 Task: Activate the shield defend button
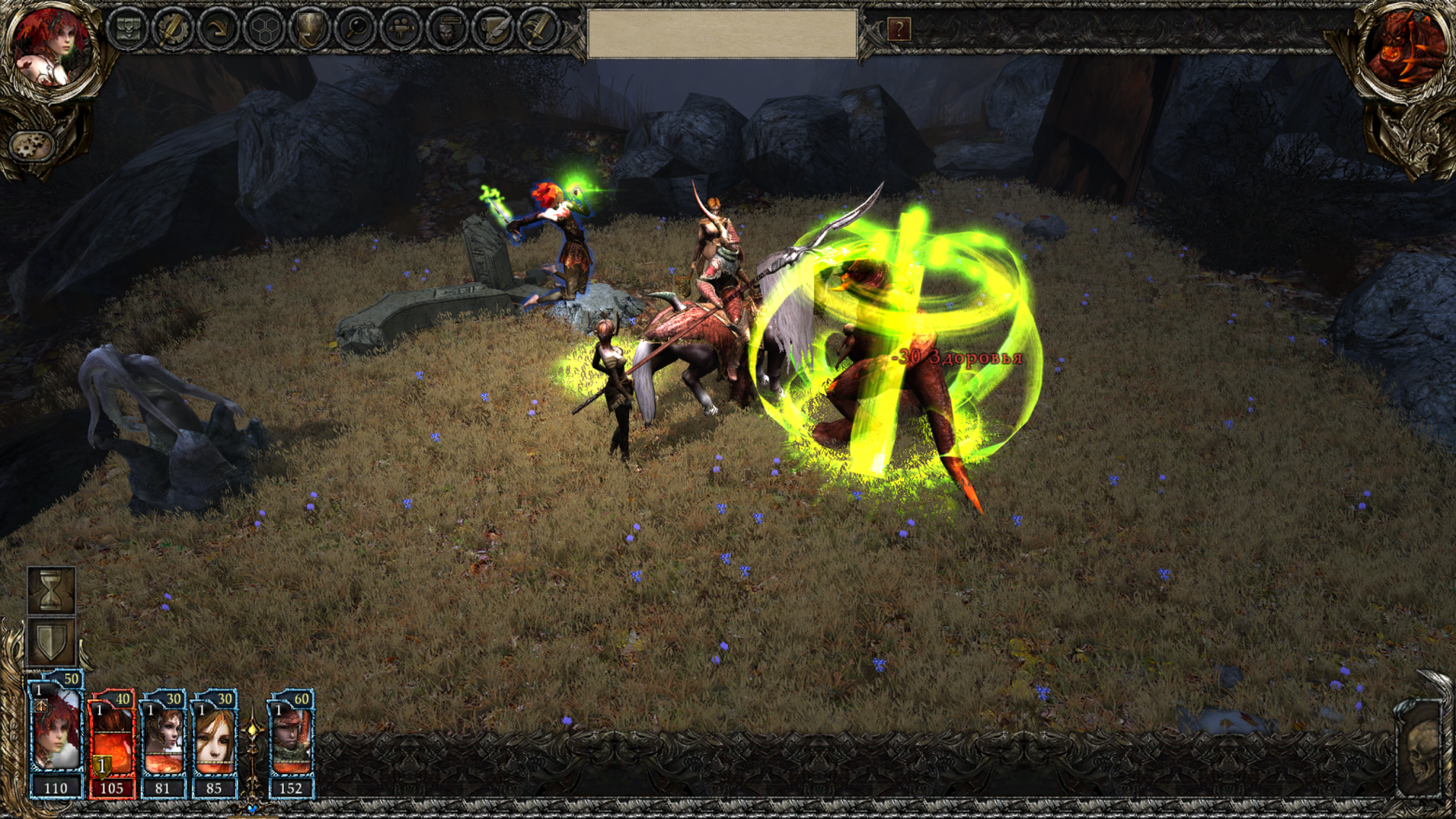coord(51,642)
